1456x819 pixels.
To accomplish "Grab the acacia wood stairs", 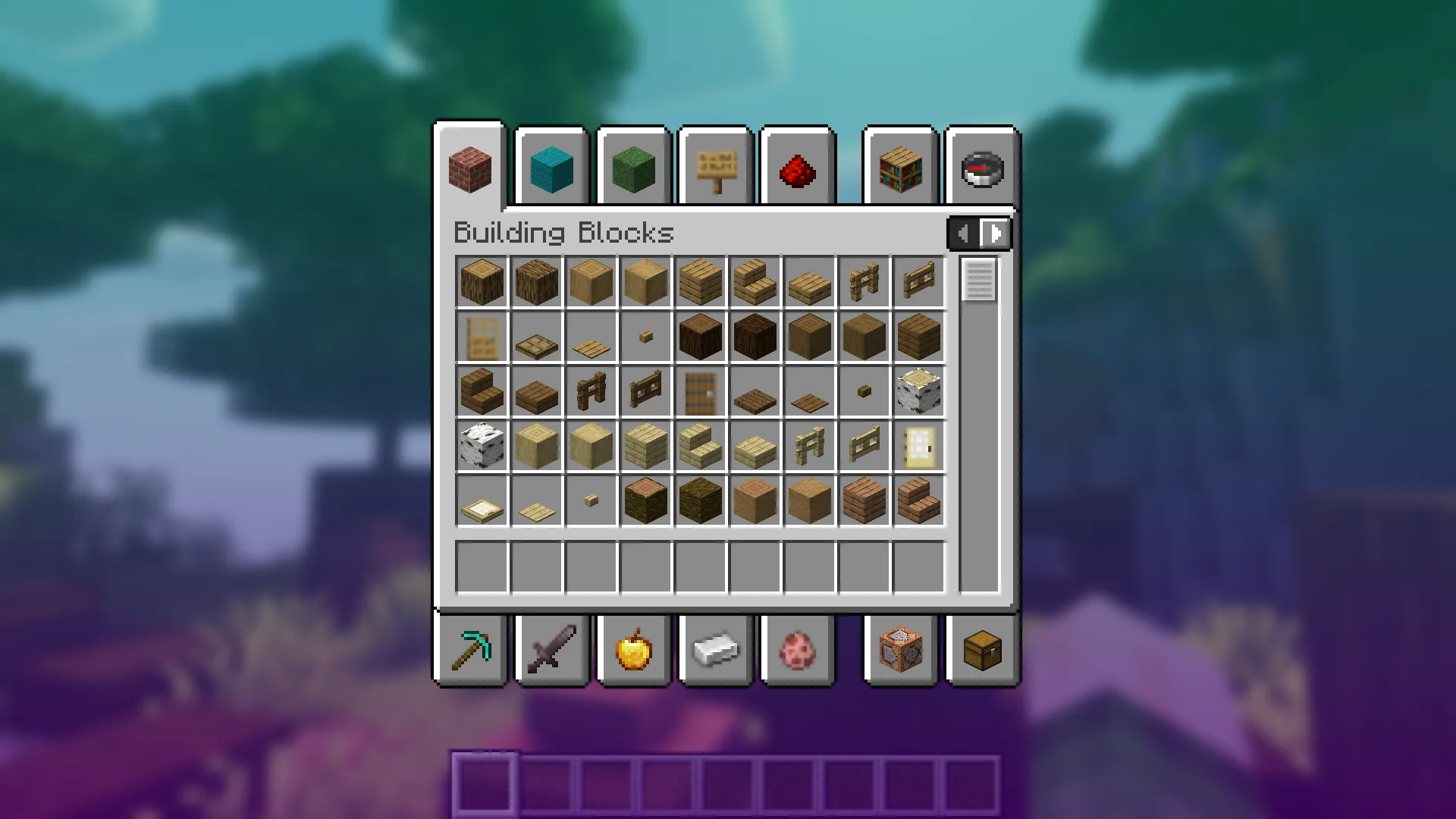I will pyautogui.click(x=919, y=500).
